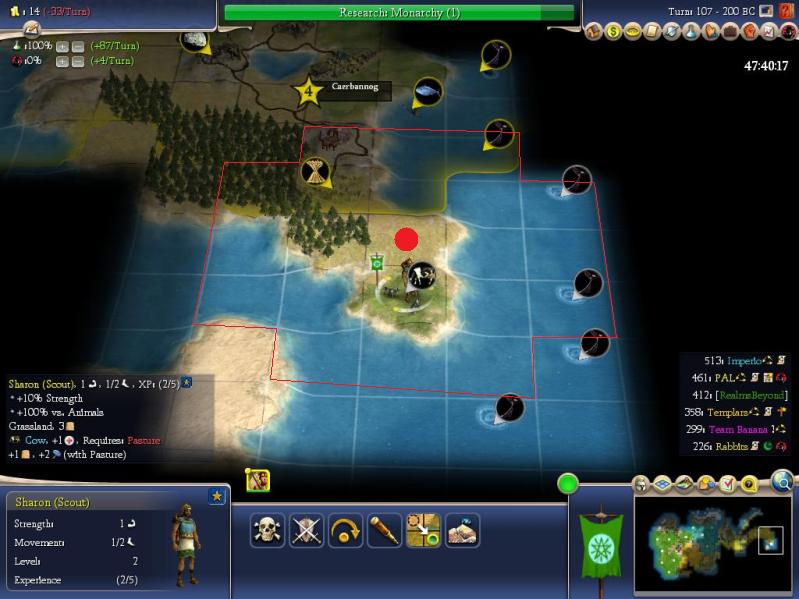
Task: Select the scout unit icon above action bar
Action: click(257, 480)
